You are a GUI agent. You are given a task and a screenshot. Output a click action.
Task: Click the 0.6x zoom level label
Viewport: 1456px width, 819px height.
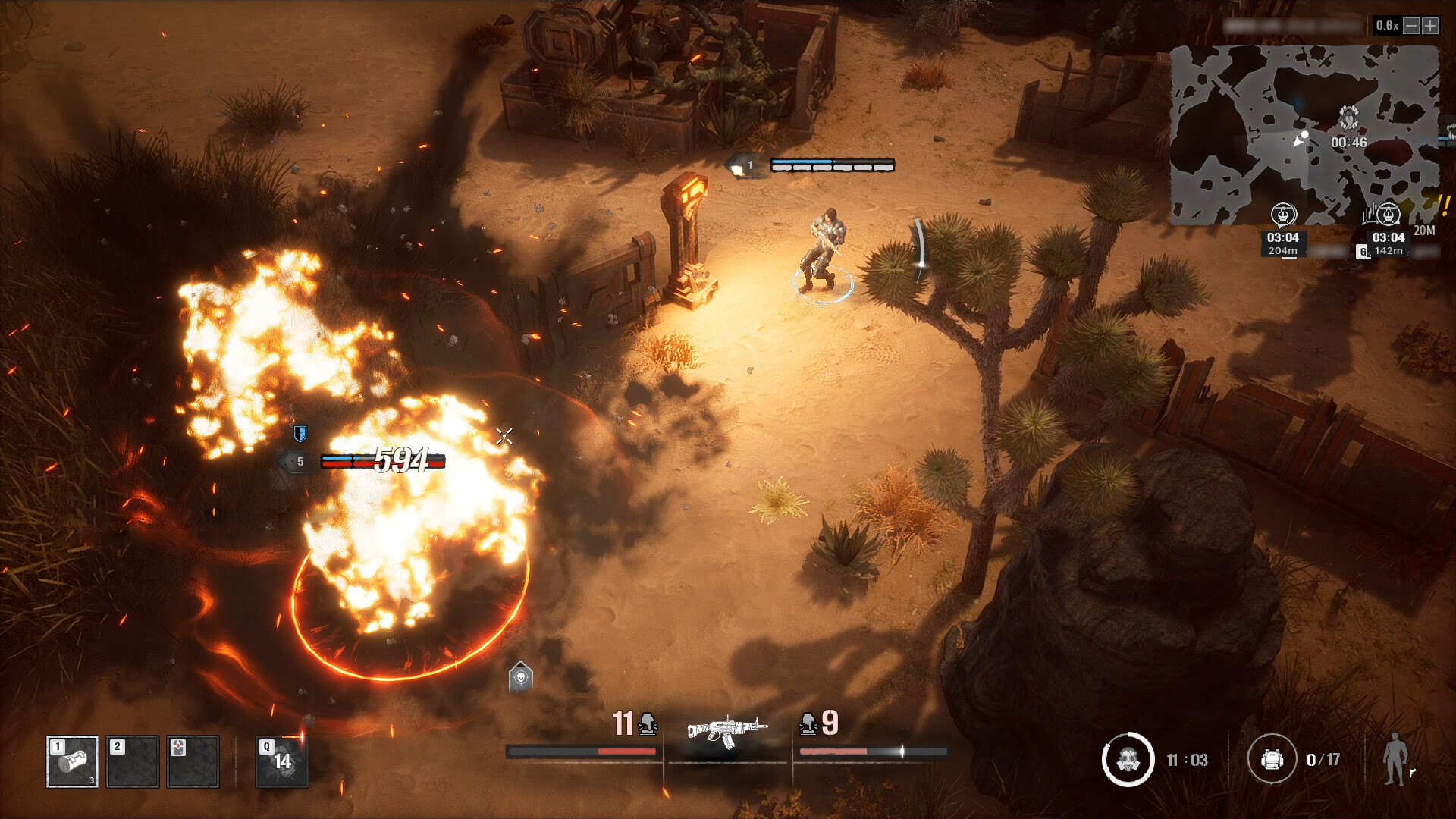[x=1387, y=25]
